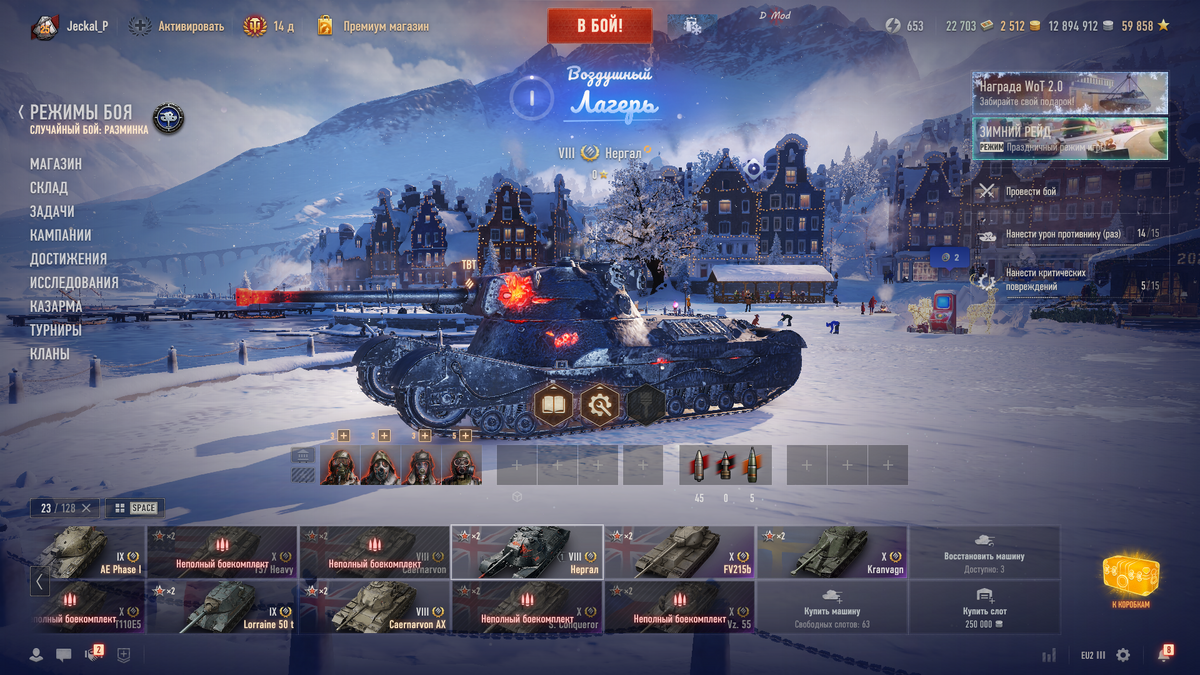Open the ЗИМНИЙ РЕЙД mode banner
This screenshot has width=1200, height=675.
point(1069,139)
